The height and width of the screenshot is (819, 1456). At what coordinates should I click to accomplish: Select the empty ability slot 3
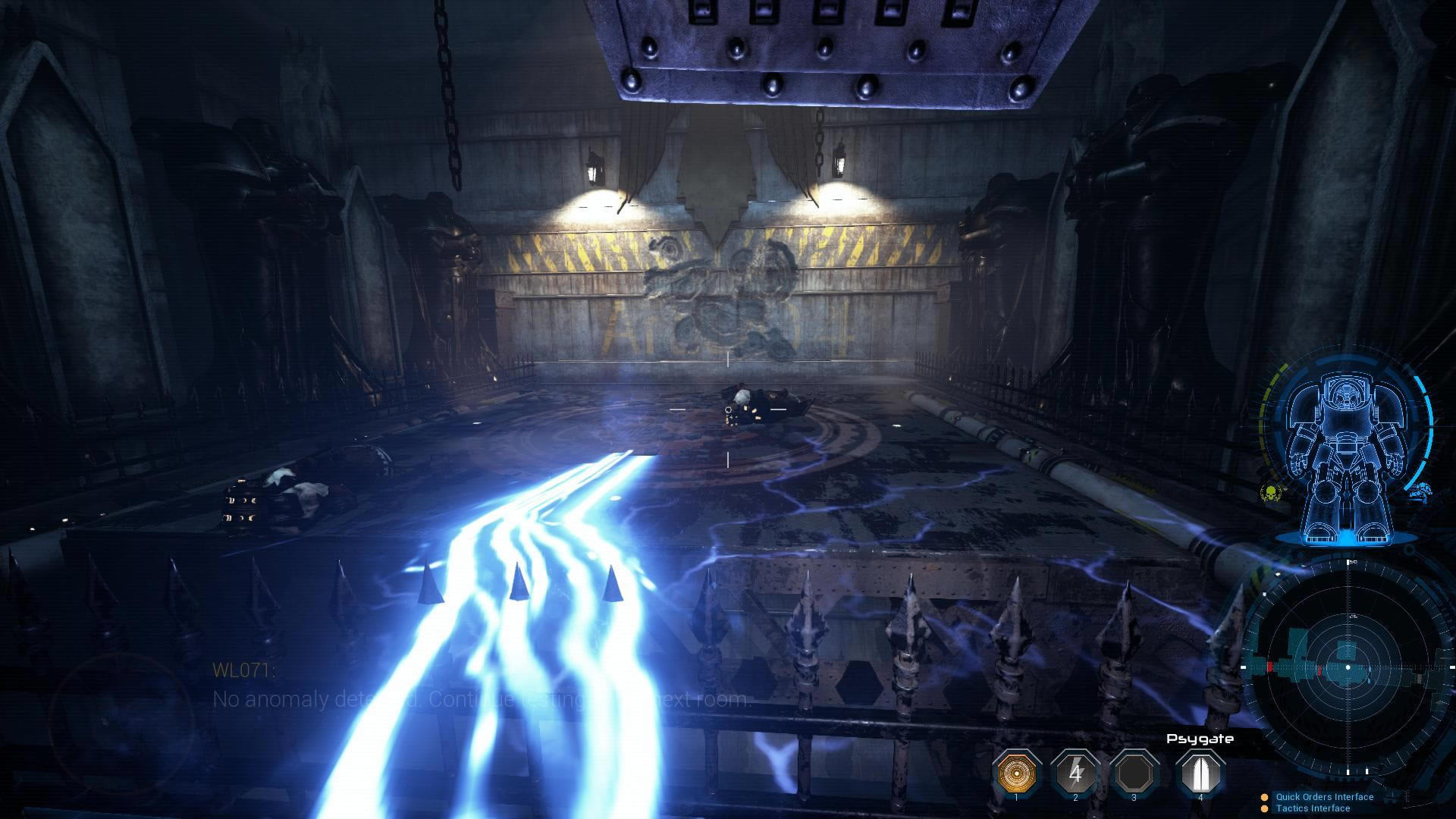click(1134, 773)
